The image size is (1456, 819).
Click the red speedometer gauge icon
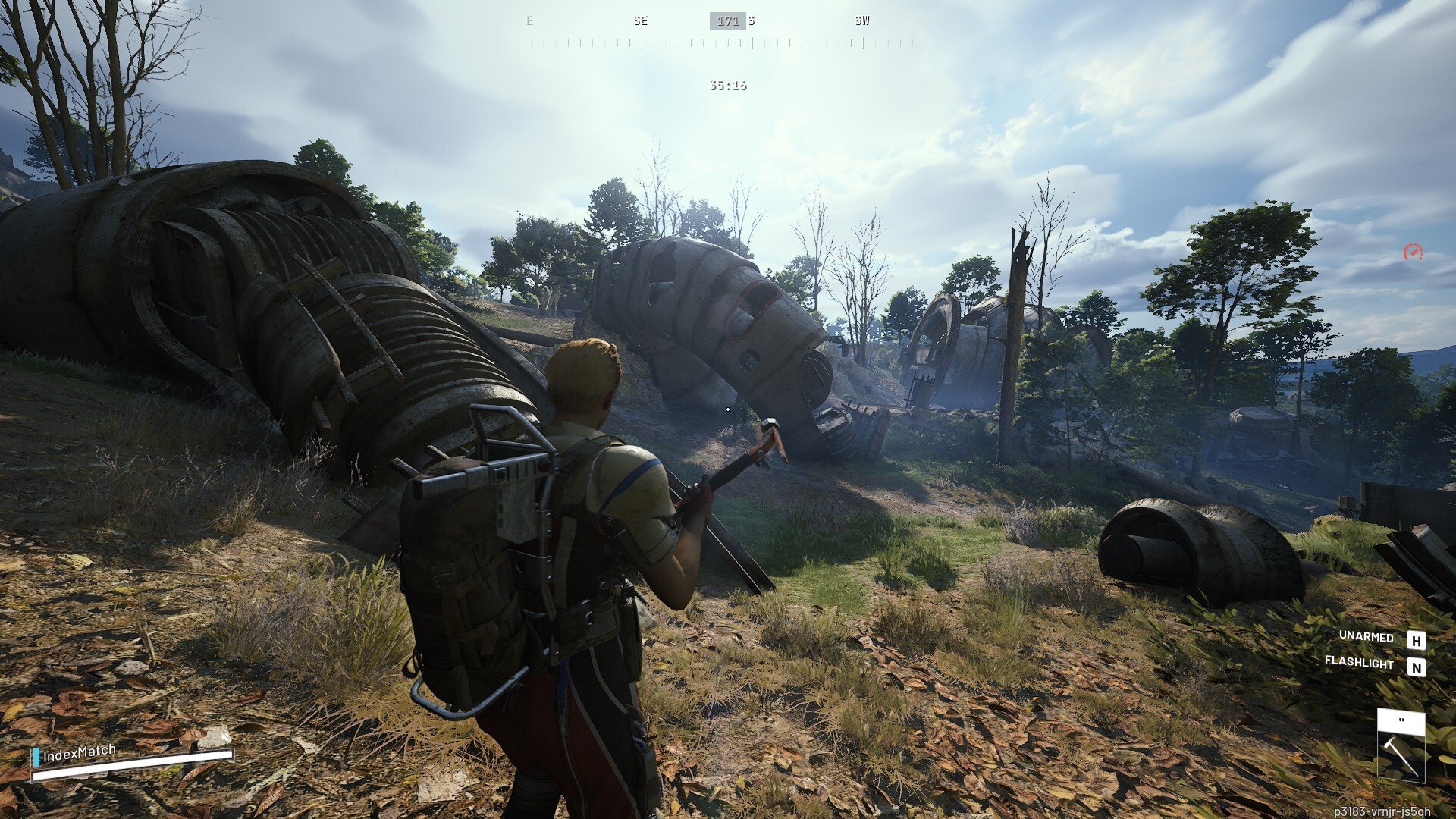(x=1413, y=253)
